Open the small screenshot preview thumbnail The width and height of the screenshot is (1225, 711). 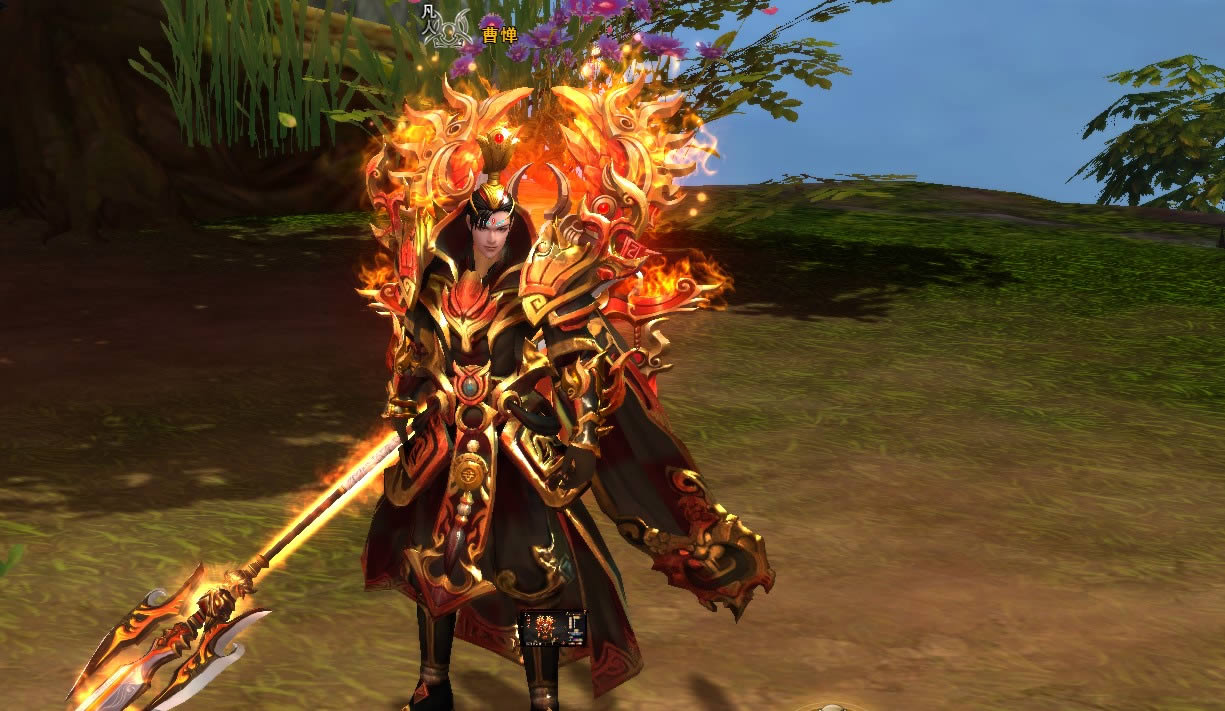553,628
